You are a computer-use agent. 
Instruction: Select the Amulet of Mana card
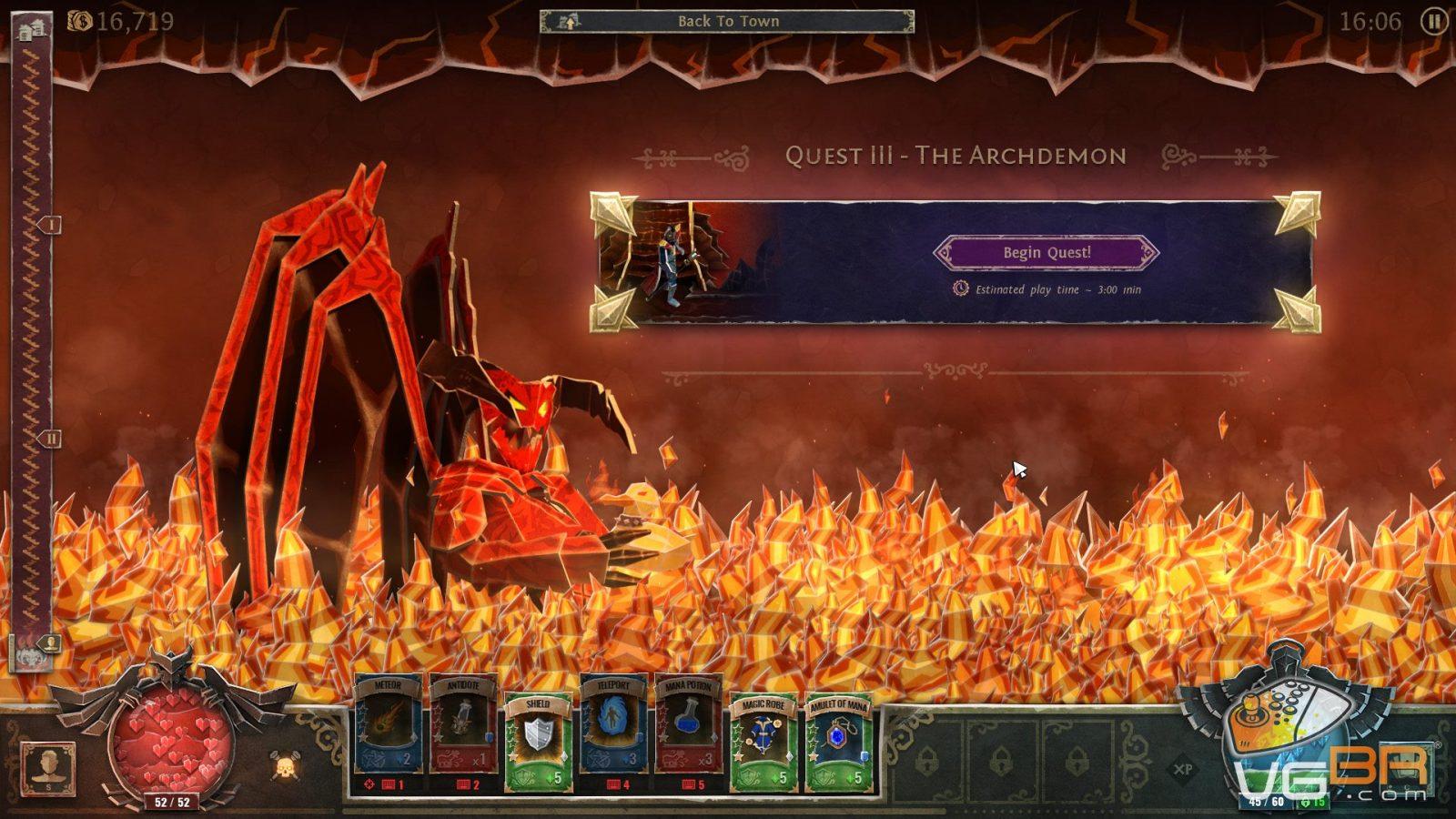[839, 739]
